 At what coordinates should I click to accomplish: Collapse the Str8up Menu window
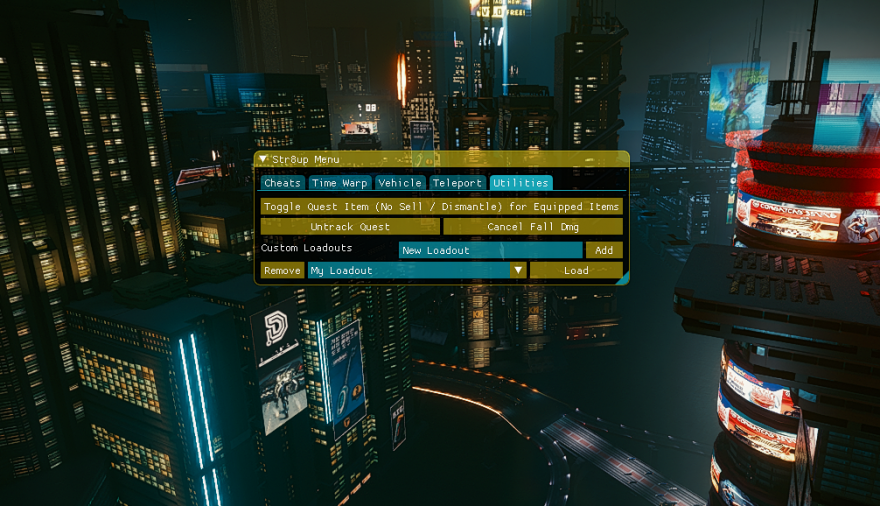pyautogui.click(x=263, y=159)
